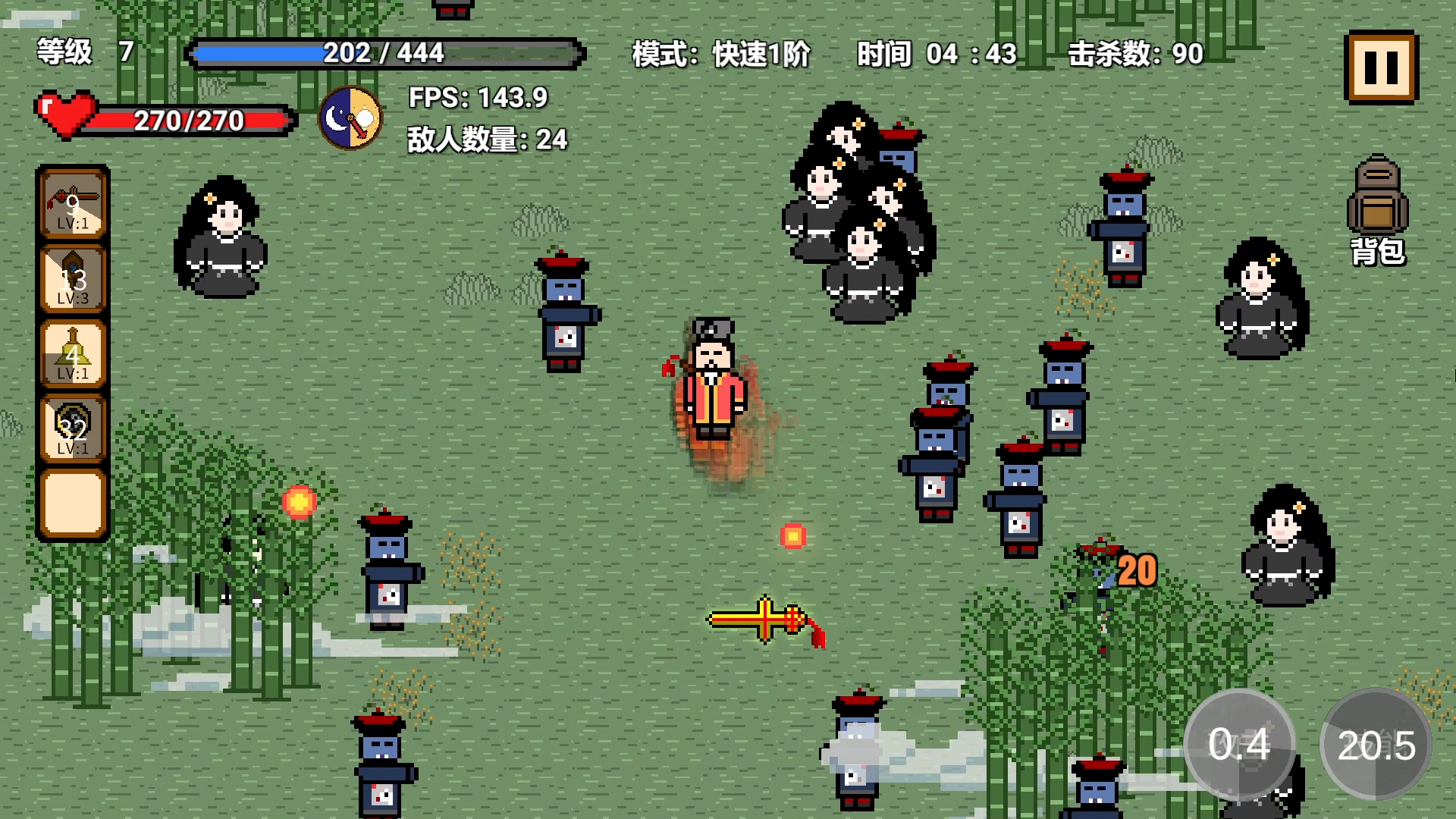
Task: Click the 等级 7 level indicator
Action: pyautogui.click(x=82, y=53)
